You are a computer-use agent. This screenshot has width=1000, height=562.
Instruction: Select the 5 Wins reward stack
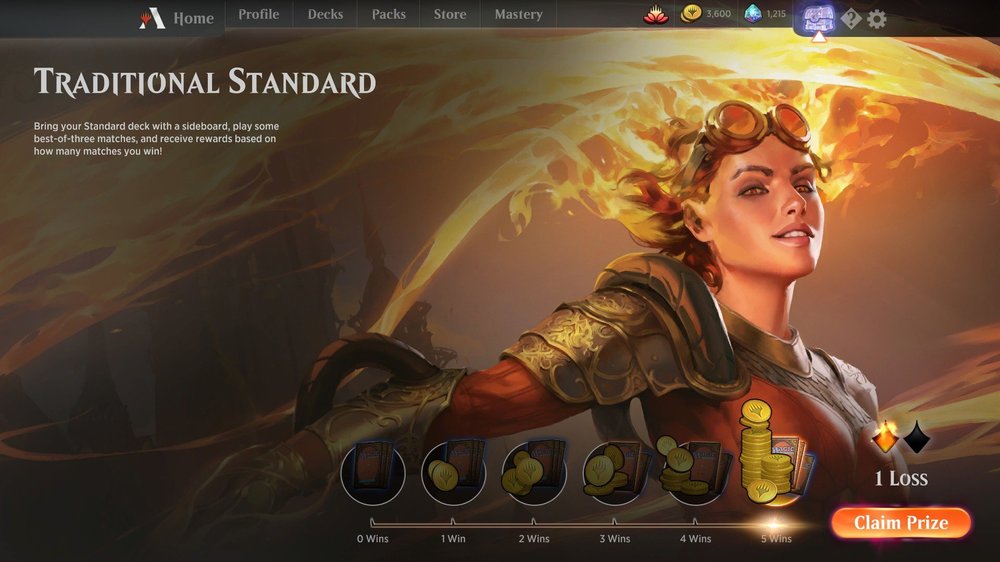(x=775, y=455)
